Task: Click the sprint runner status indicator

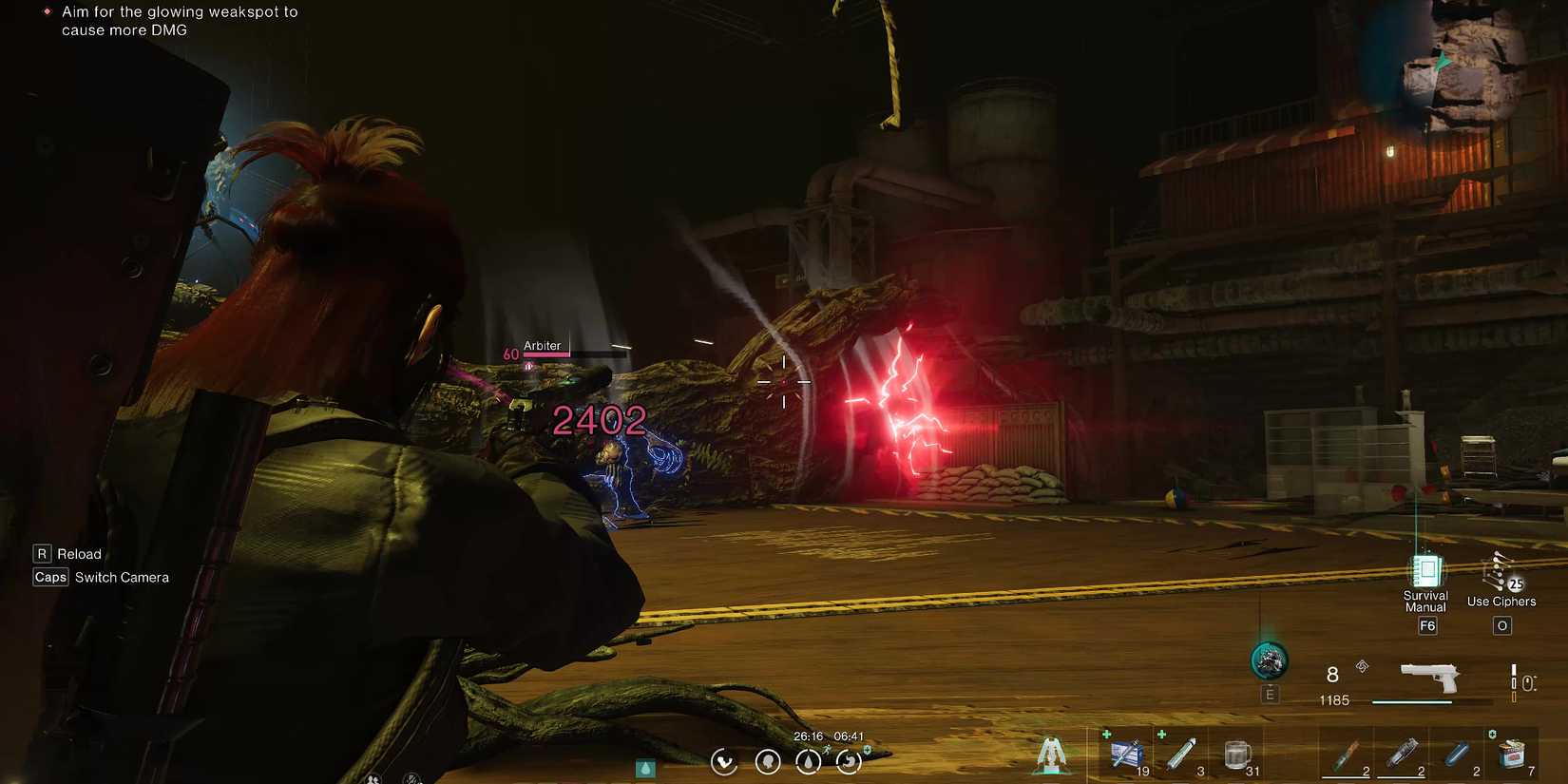Action: click(827, 749)
